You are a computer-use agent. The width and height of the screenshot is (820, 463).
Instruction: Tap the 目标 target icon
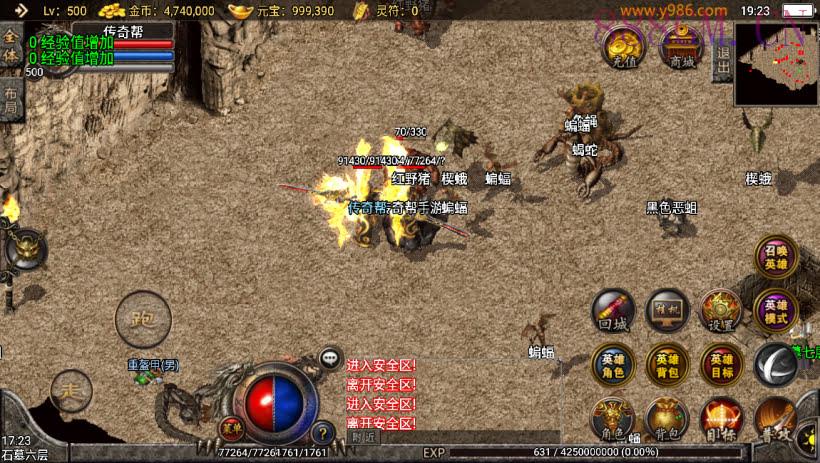click(720, 419)
